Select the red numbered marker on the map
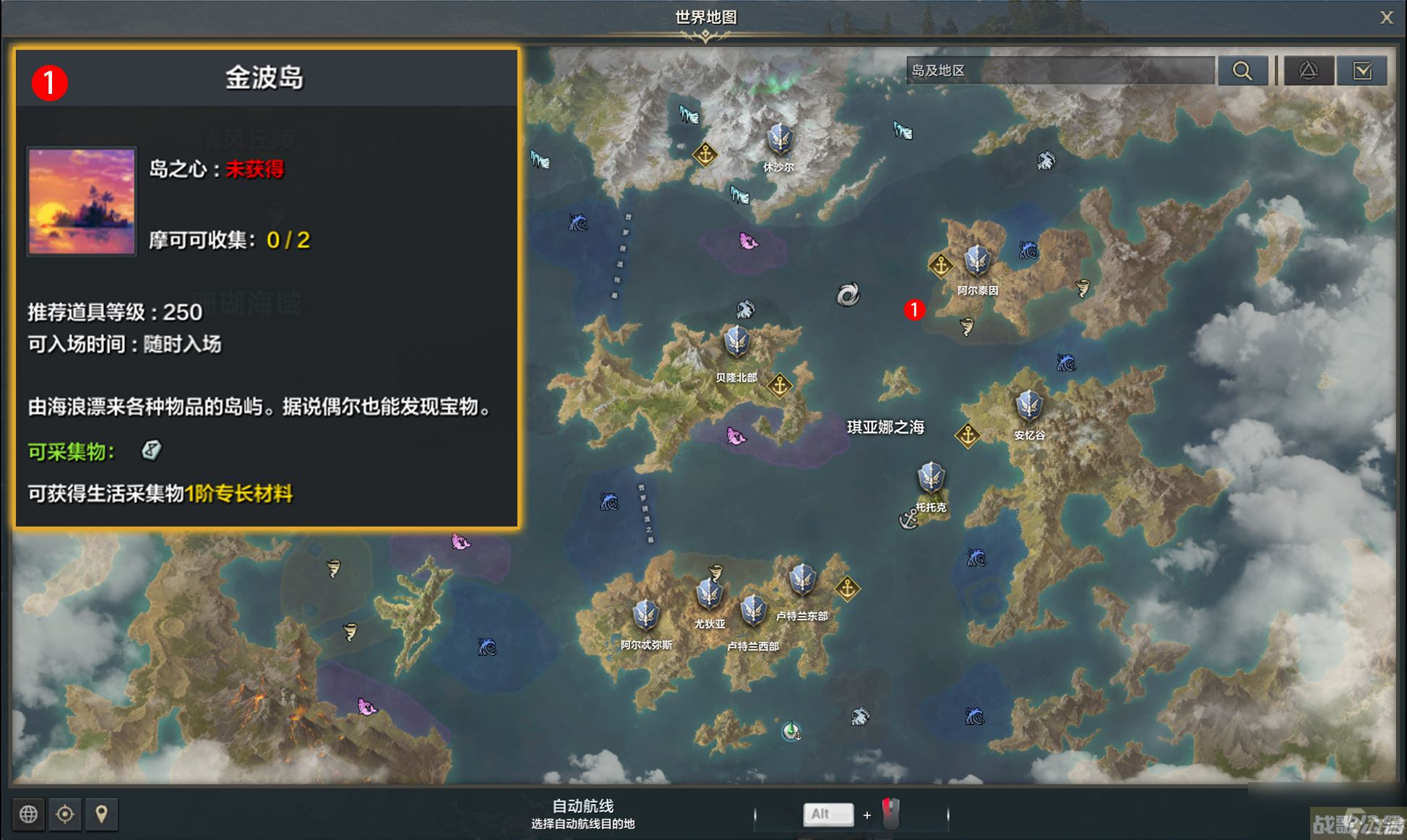1407x840 pixels. click(915, 311)
